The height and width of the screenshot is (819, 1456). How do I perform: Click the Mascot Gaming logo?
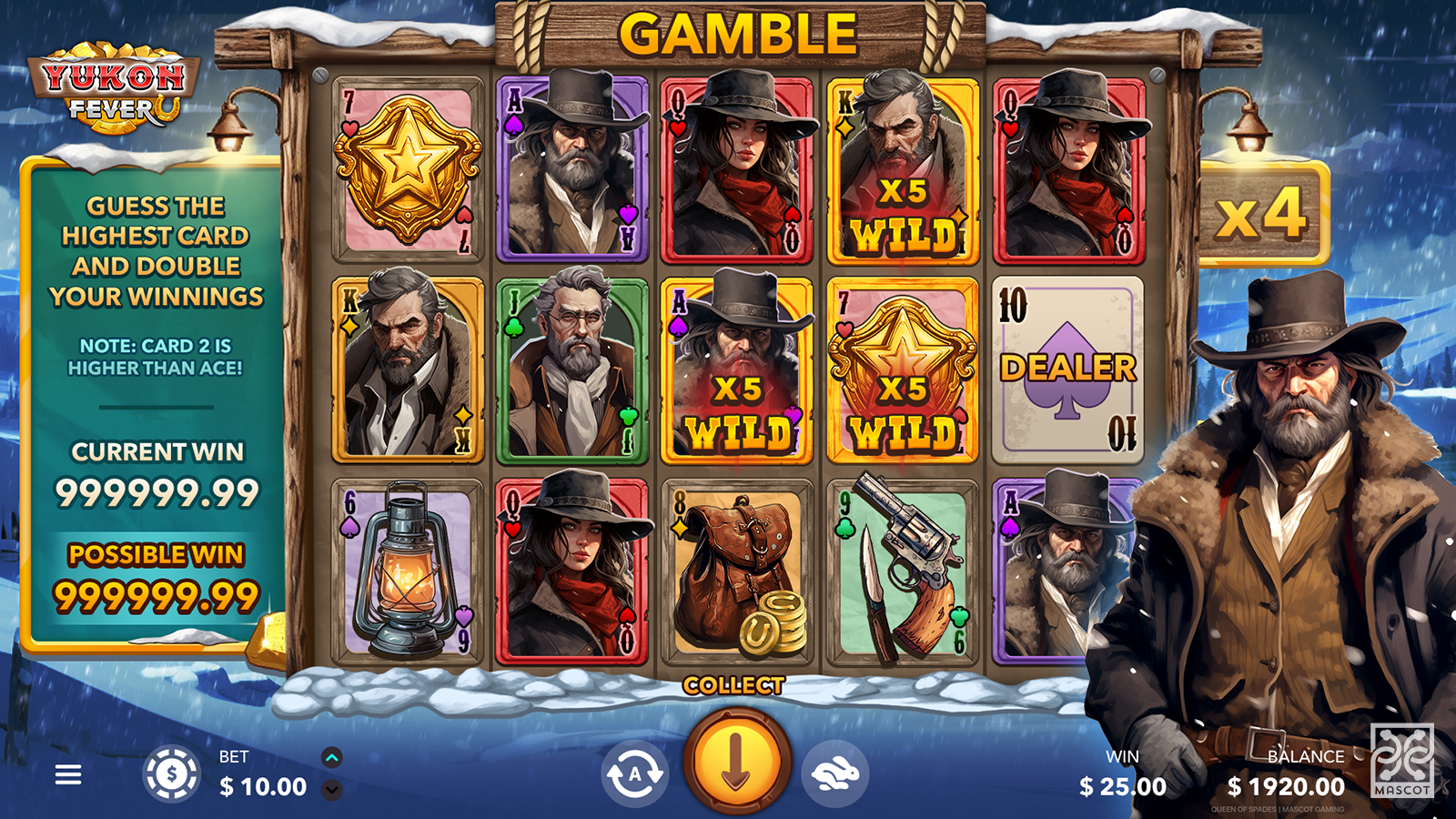(x=1401, y=761)
